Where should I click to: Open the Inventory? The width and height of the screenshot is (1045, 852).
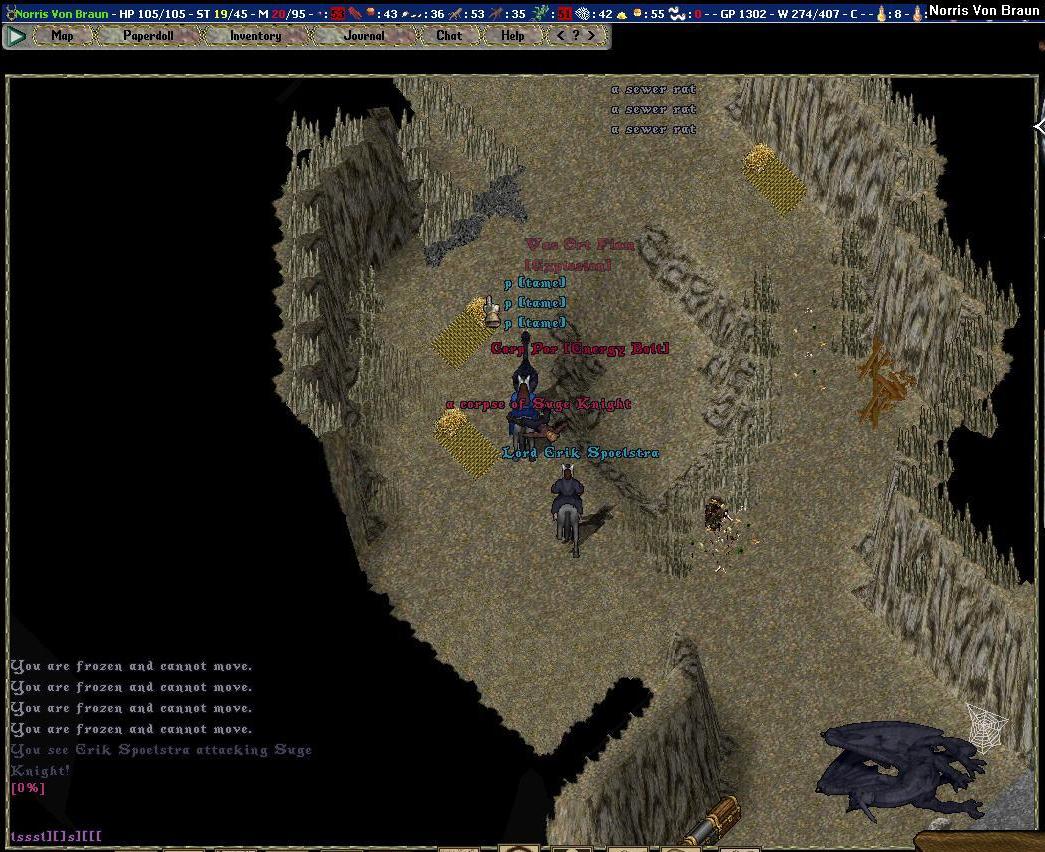(255, 36)
